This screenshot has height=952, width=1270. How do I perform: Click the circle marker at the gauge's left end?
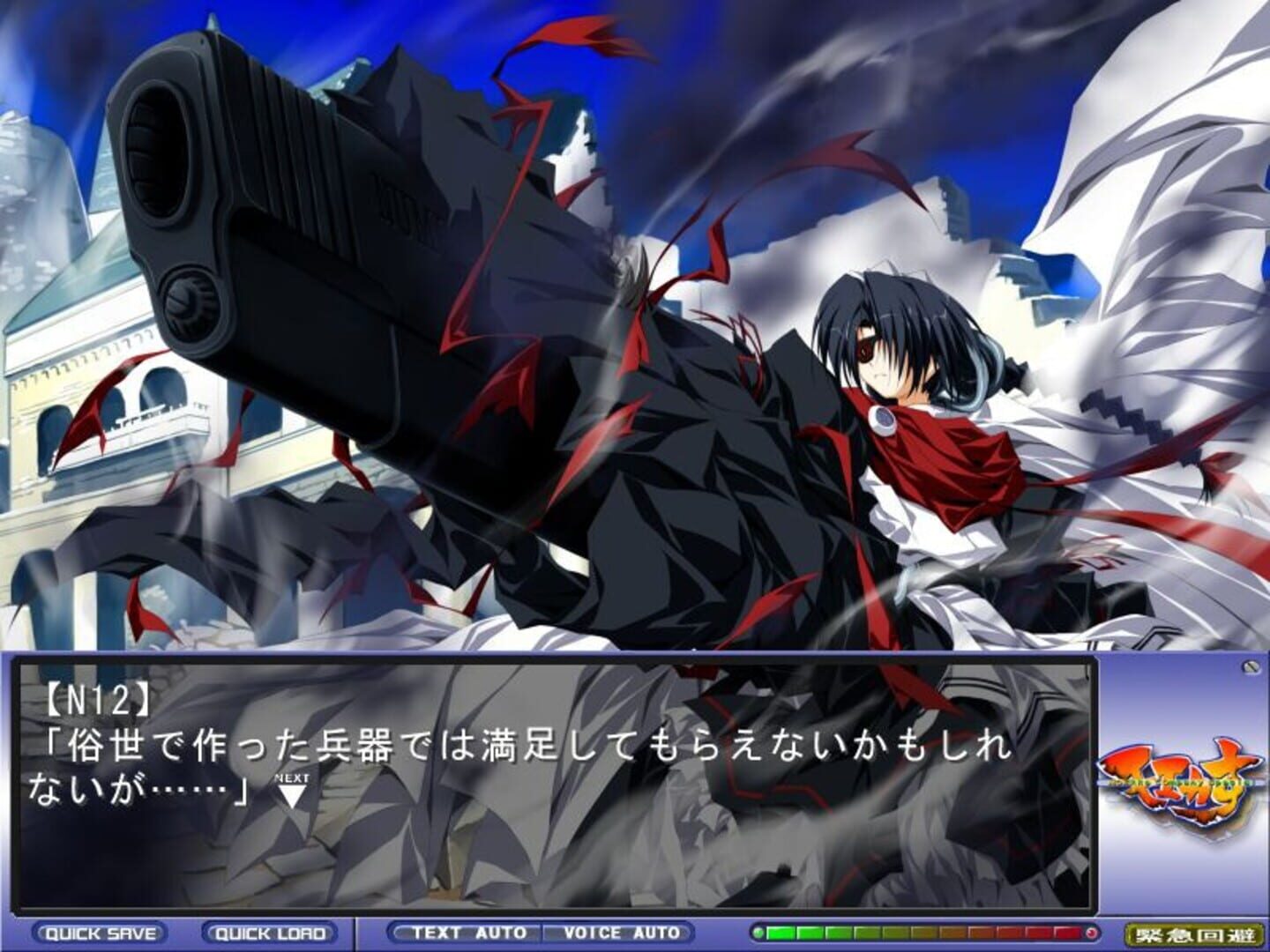(x=758, y=930)
